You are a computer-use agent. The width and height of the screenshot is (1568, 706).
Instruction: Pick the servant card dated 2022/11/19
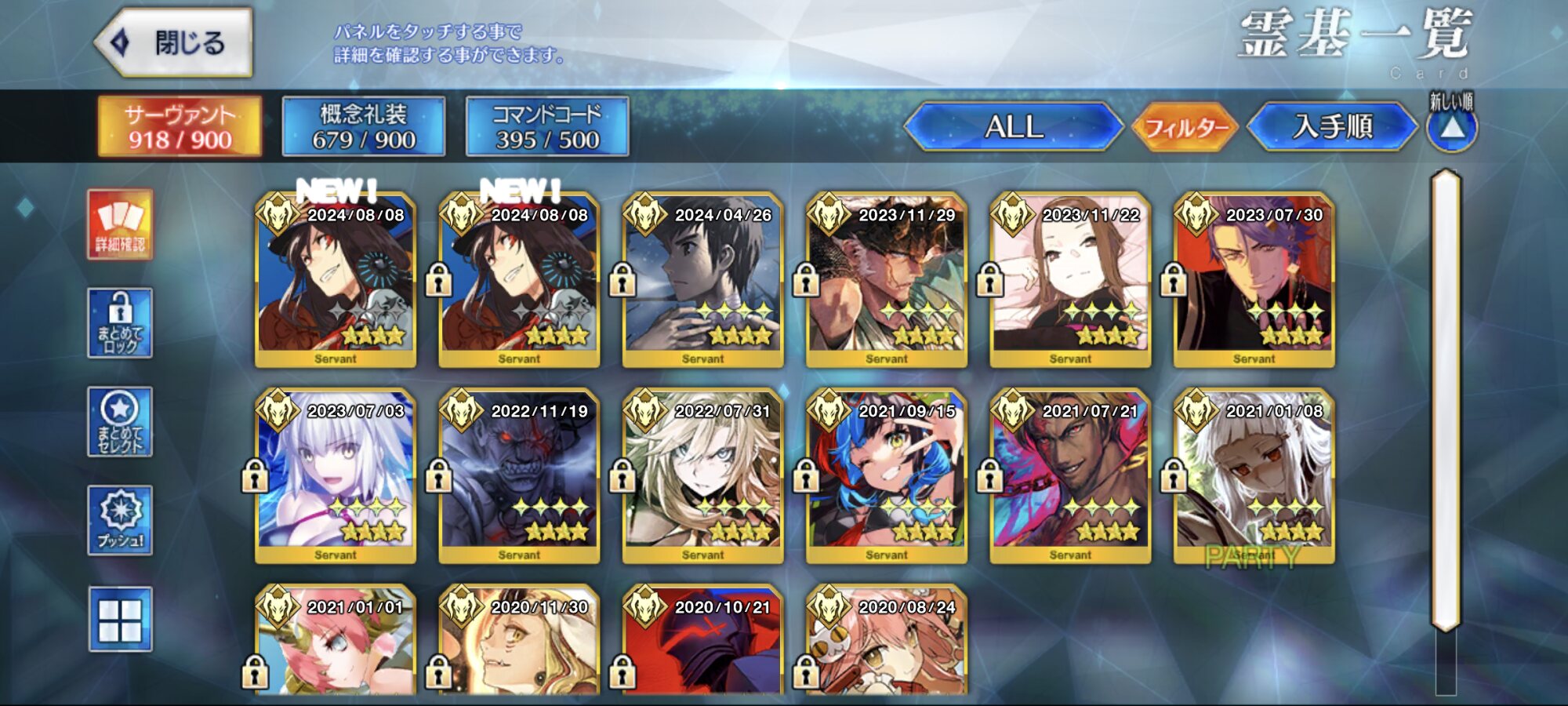[519, 476]
